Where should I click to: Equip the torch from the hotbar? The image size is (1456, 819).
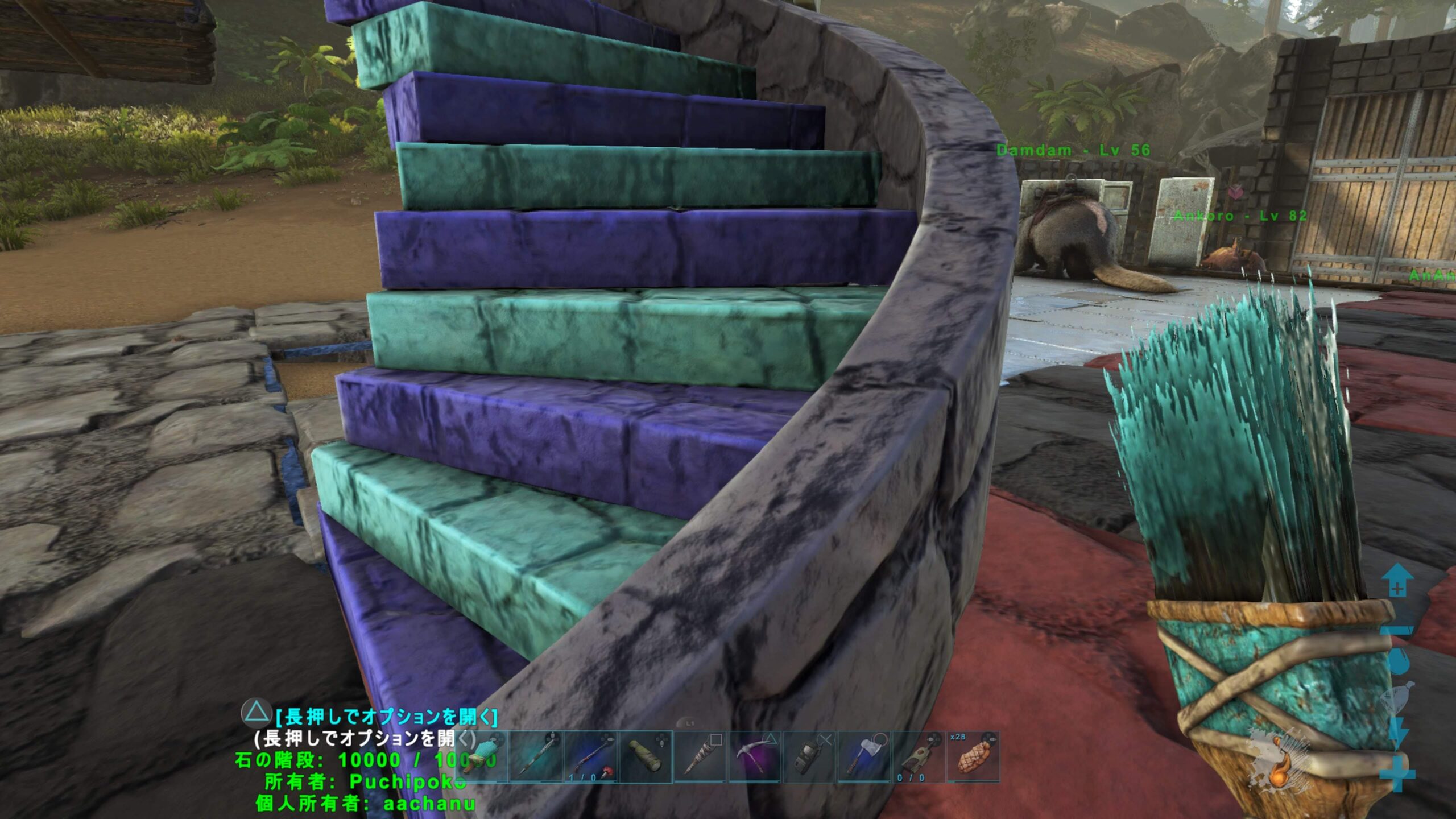(x=700, y=757)
